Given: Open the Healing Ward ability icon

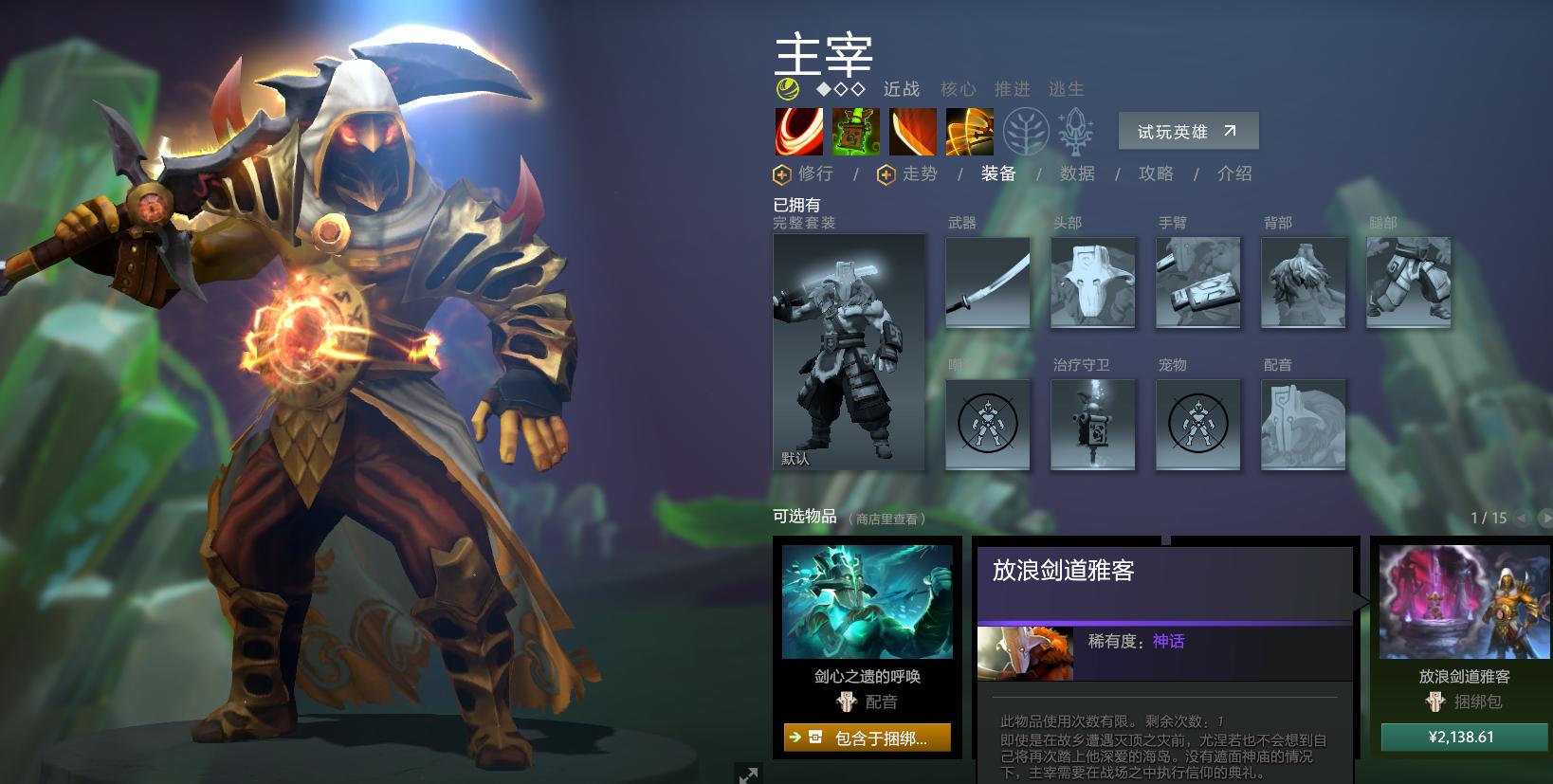Looking at the screenshot, I should [x=856, y=131].
